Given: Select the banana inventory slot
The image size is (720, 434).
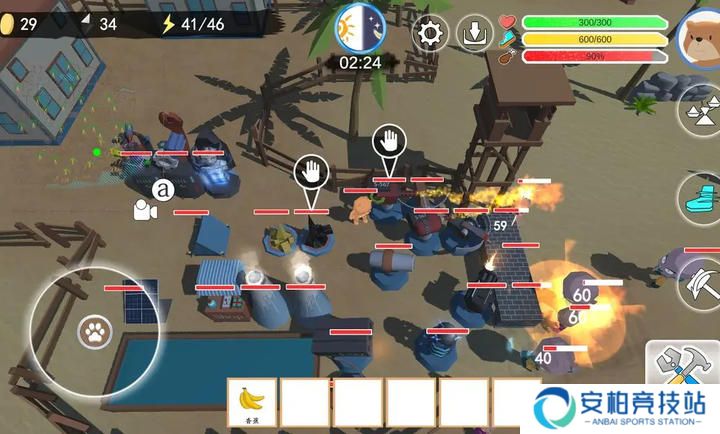Looking at the screenshot, I should [253, 404].
